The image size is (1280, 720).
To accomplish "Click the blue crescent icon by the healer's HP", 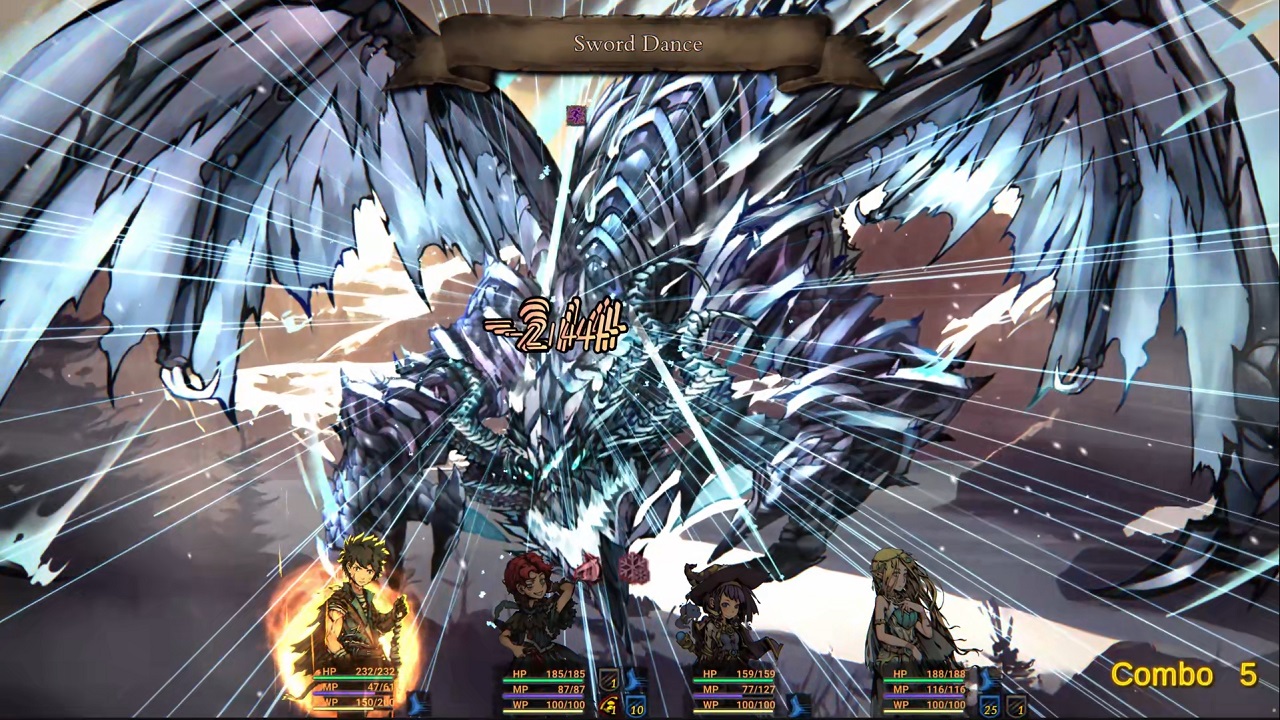I will 986,682.
